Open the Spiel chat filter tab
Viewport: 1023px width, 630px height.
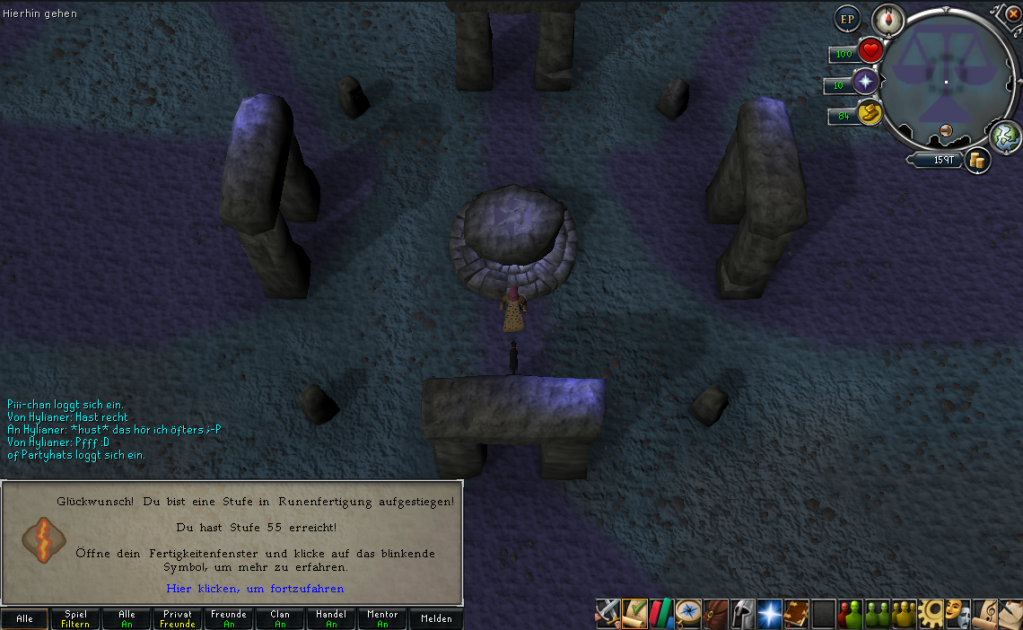pyautogui.click(x=76, y=619)
